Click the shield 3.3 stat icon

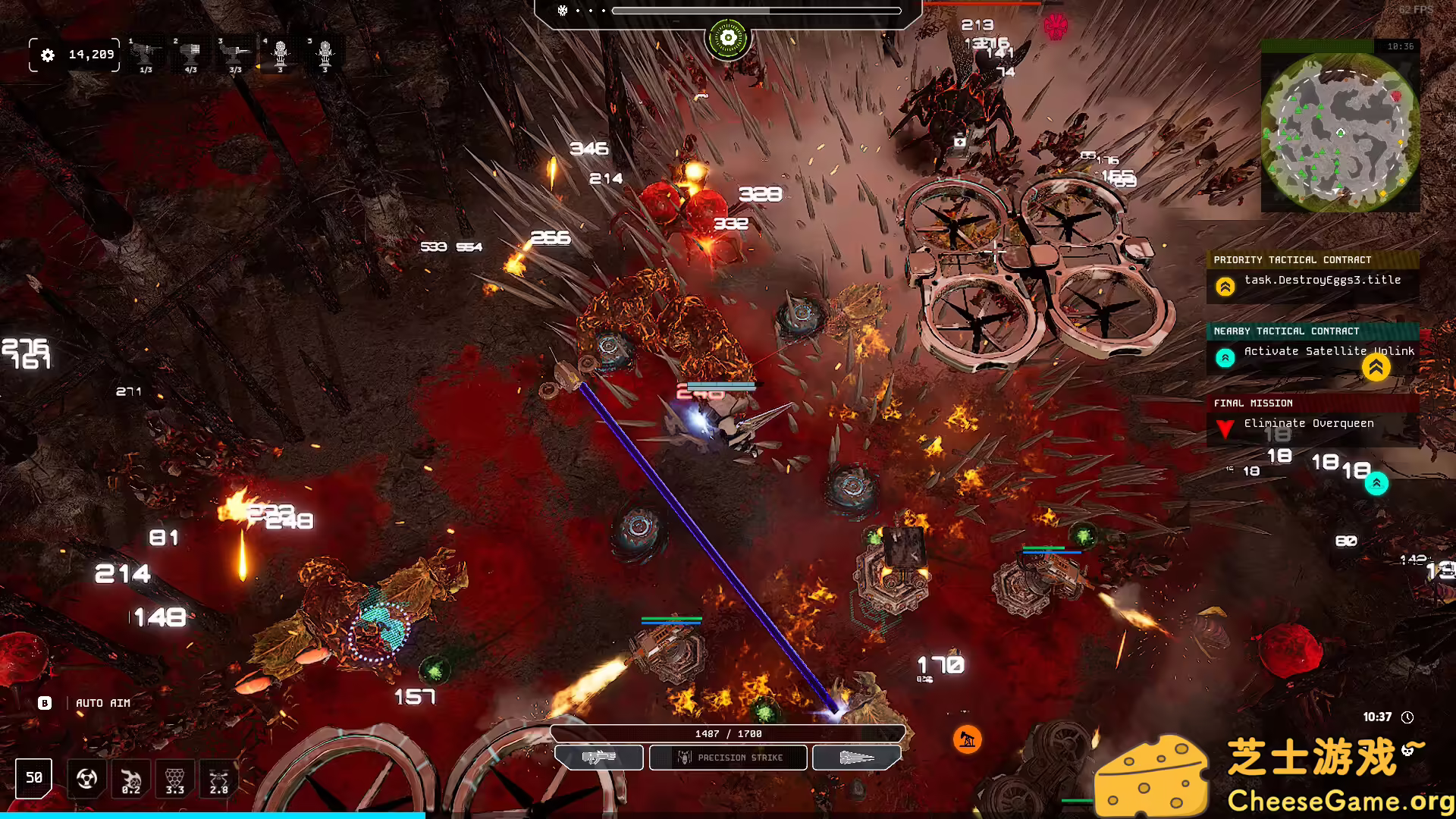tap(174, 778)
